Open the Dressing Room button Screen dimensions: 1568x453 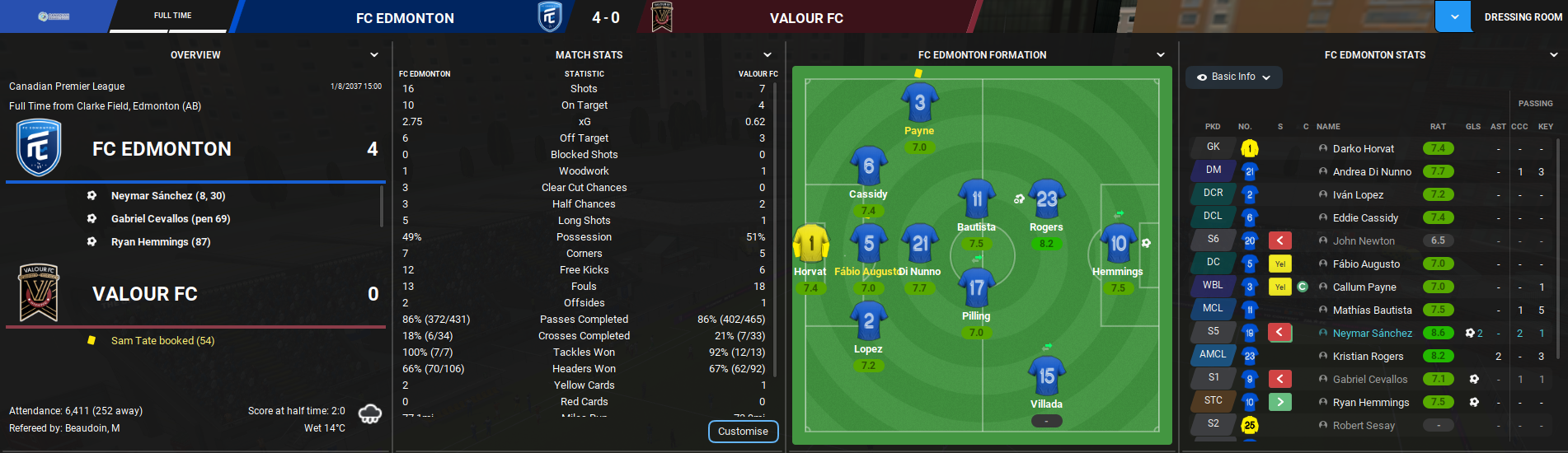(x=1522, y=17)
